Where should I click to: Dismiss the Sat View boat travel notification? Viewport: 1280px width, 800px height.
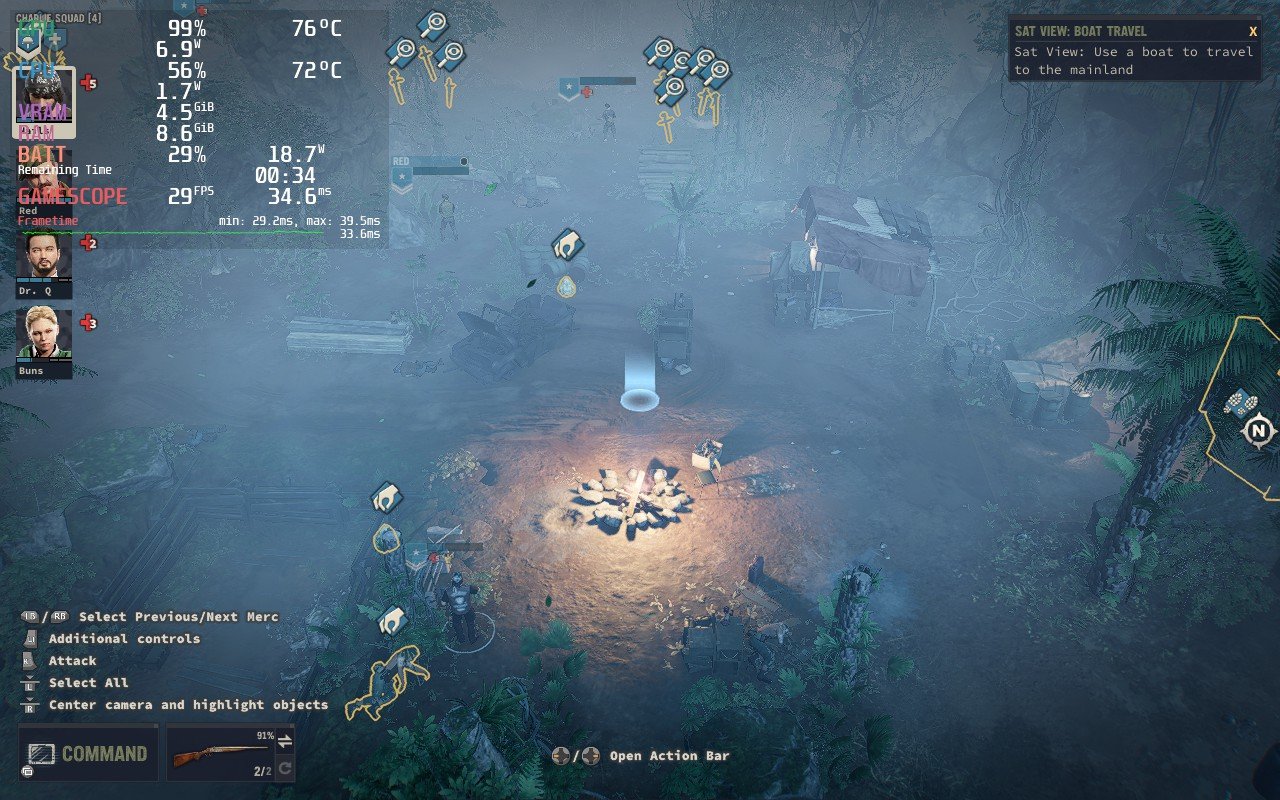click(1253, 31)
